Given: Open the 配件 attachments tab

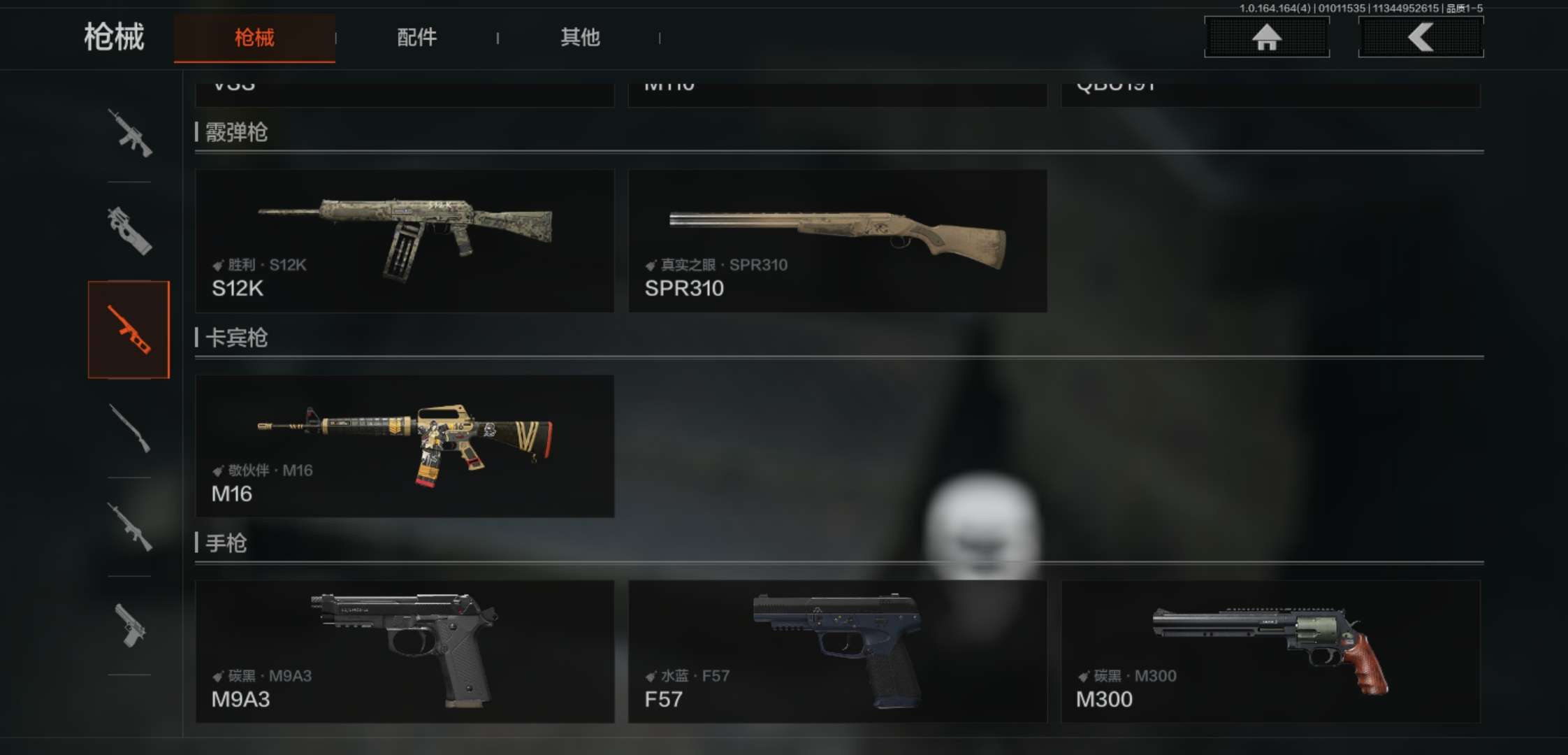Looking at the screenshot, I should tap(416, 38).
